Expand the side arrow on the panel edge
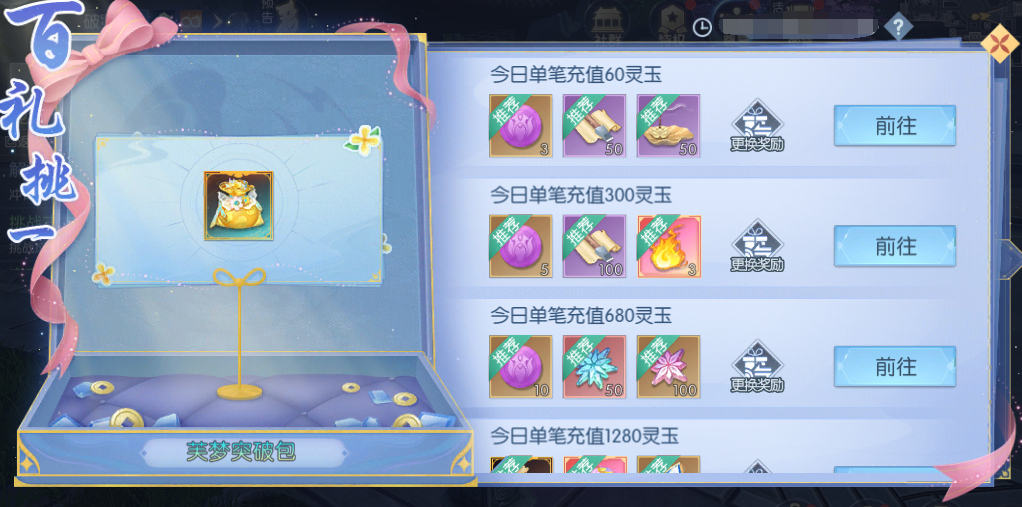The width and height of the screenshot is (1022, 507). pos(1012,254)
